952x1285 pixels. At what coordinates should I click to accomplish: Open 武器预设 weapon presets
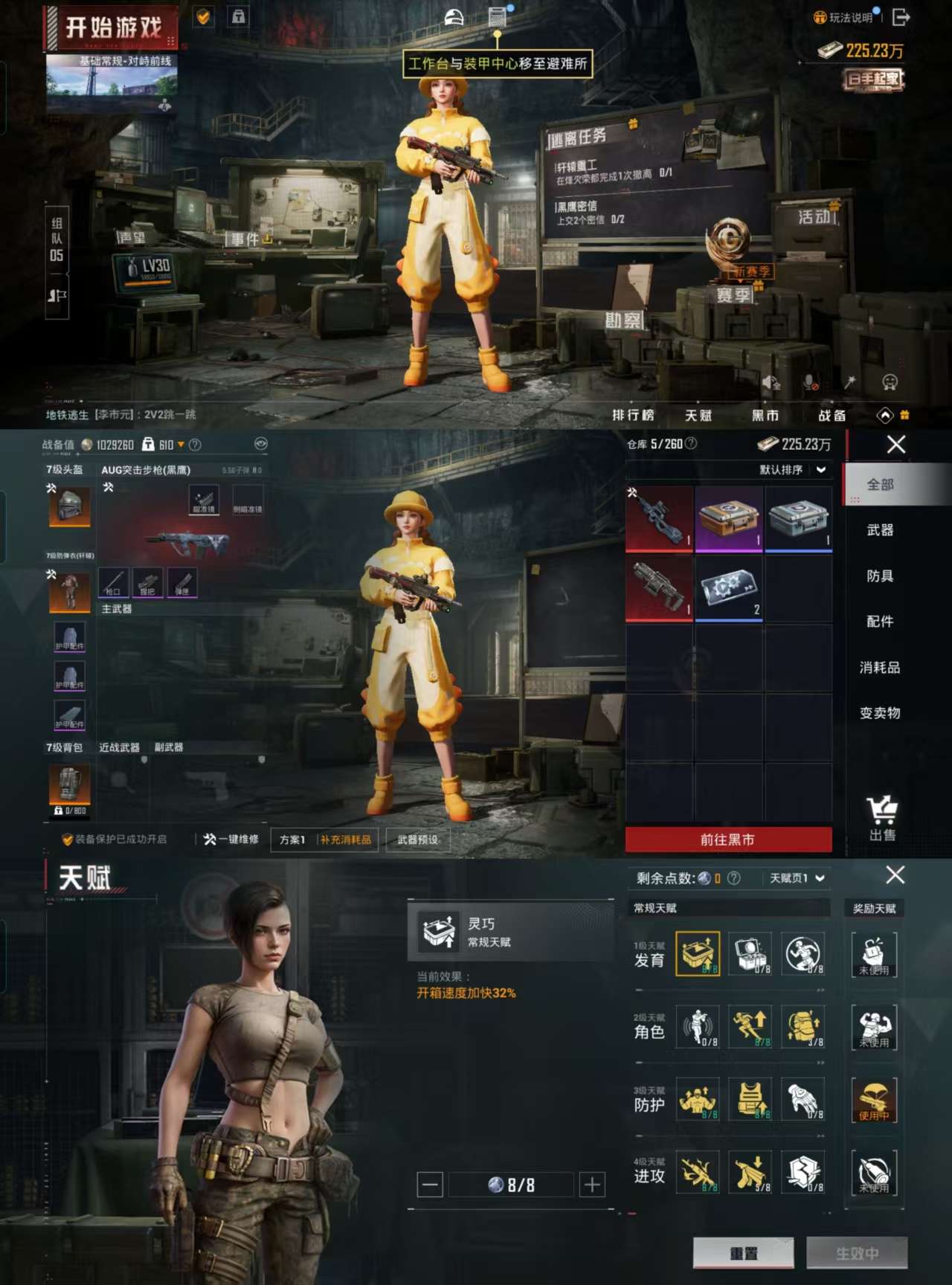point(417,840)
